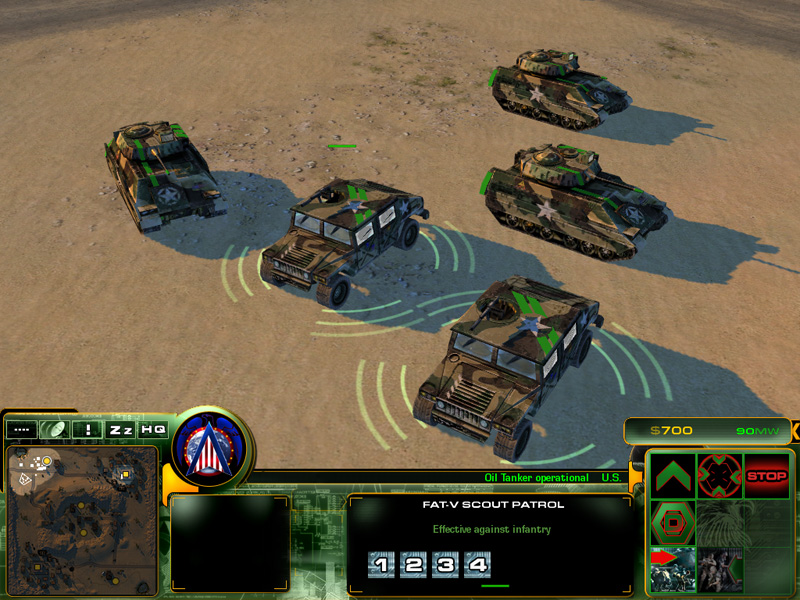Viewport: 800px width, 600px height.
Task: Find idle units with the Zz button
Action: pyautogui.click(x=121, y=429)
